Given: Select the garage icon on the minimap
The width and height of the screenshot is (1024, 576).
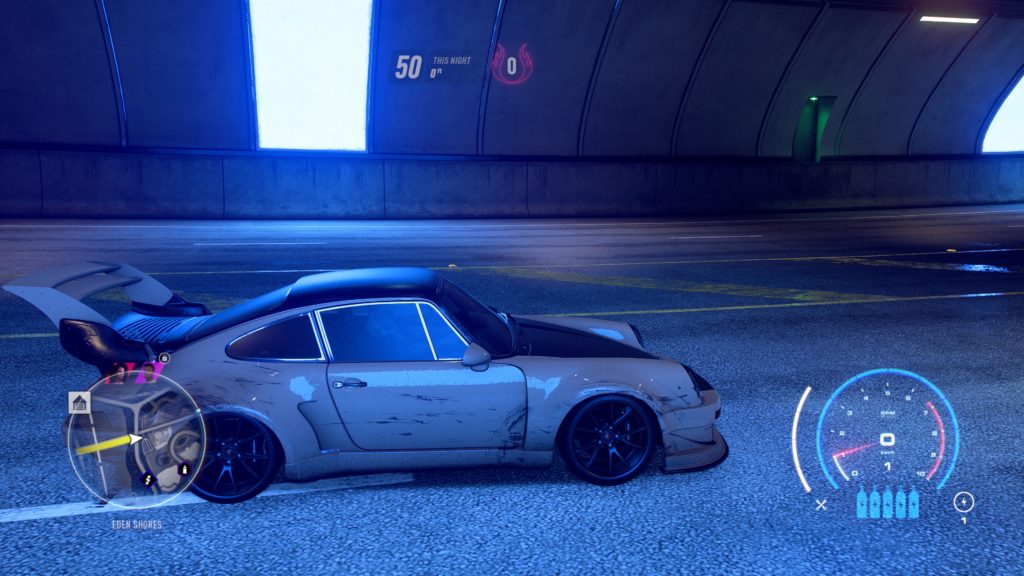Looking at the screenshot, I should tap(79, 402).
